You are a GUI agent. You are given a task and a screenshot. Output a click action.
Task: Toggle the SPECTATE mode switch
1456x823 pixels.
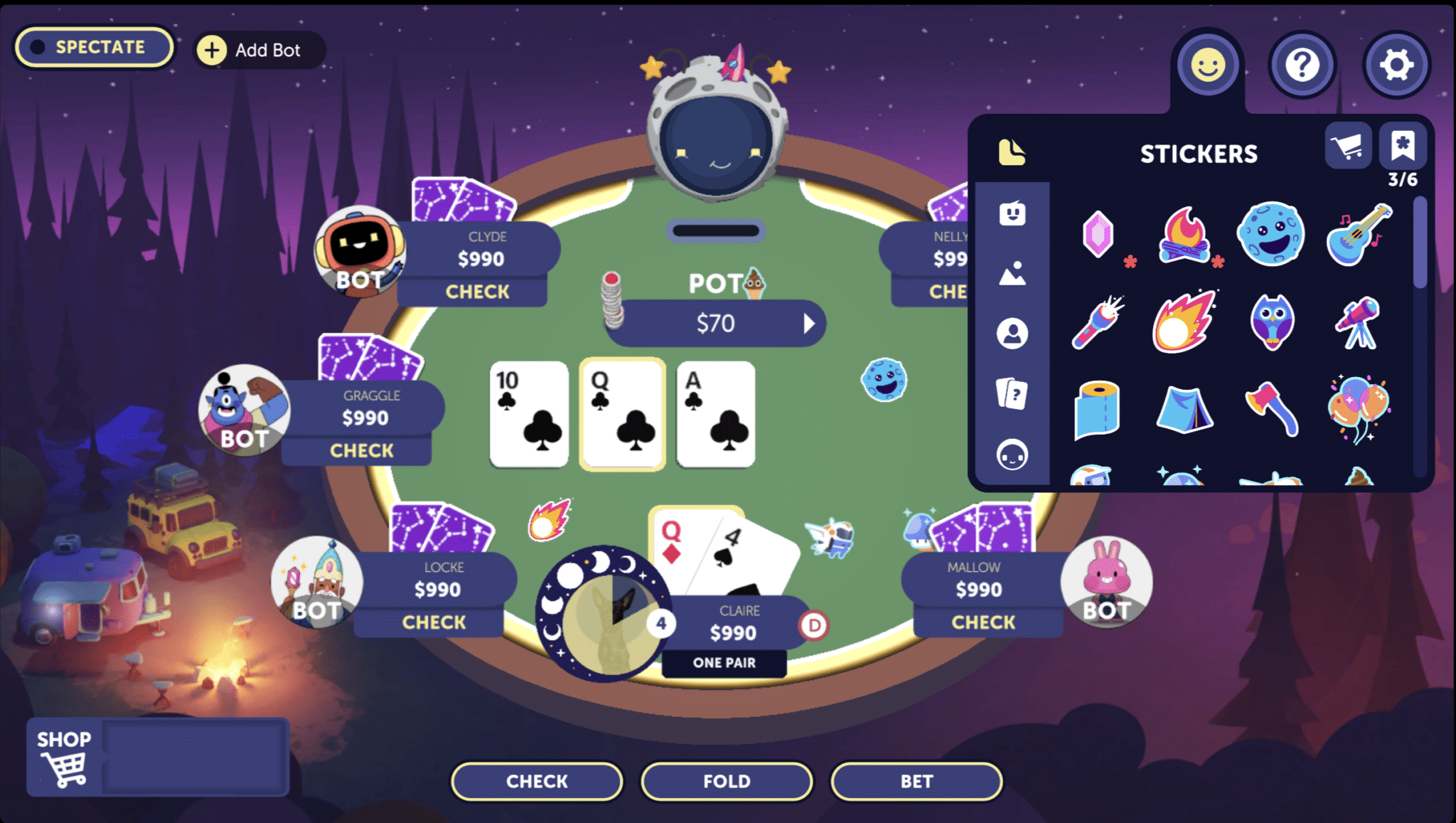93,47
